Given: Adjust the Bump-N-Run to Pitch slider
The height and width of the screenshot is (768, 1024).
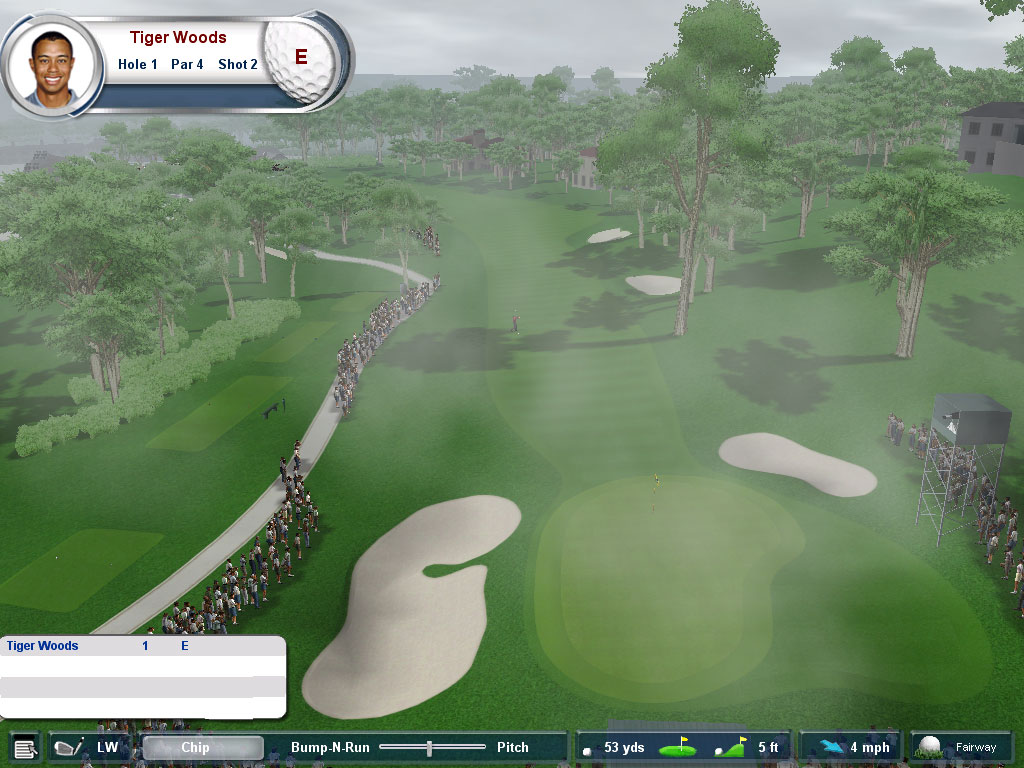Looking at the screenshot, I should tap(429, 748).
